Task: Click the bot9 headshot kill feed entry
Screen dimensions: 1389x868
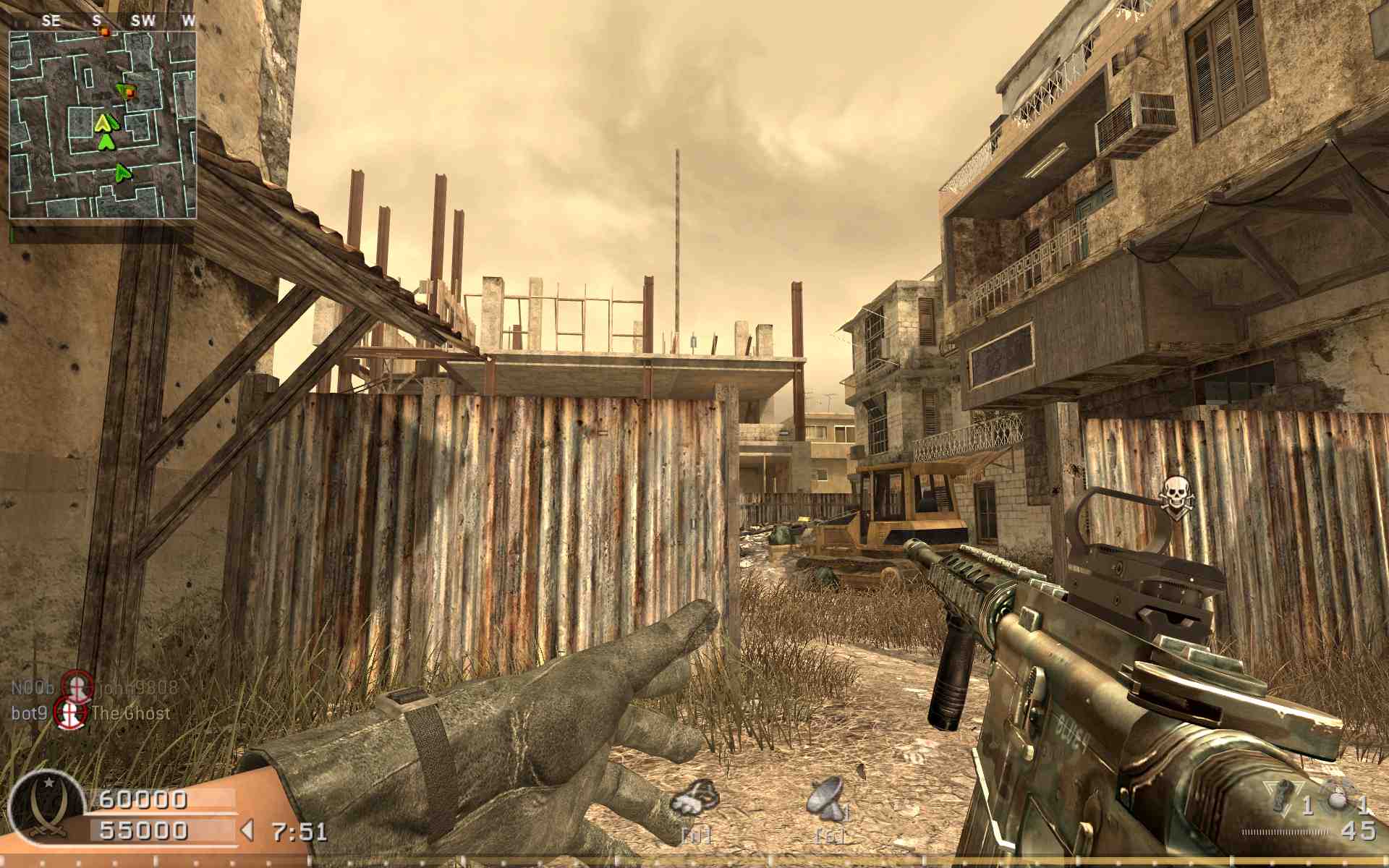Action: click(x=91, y=713)
